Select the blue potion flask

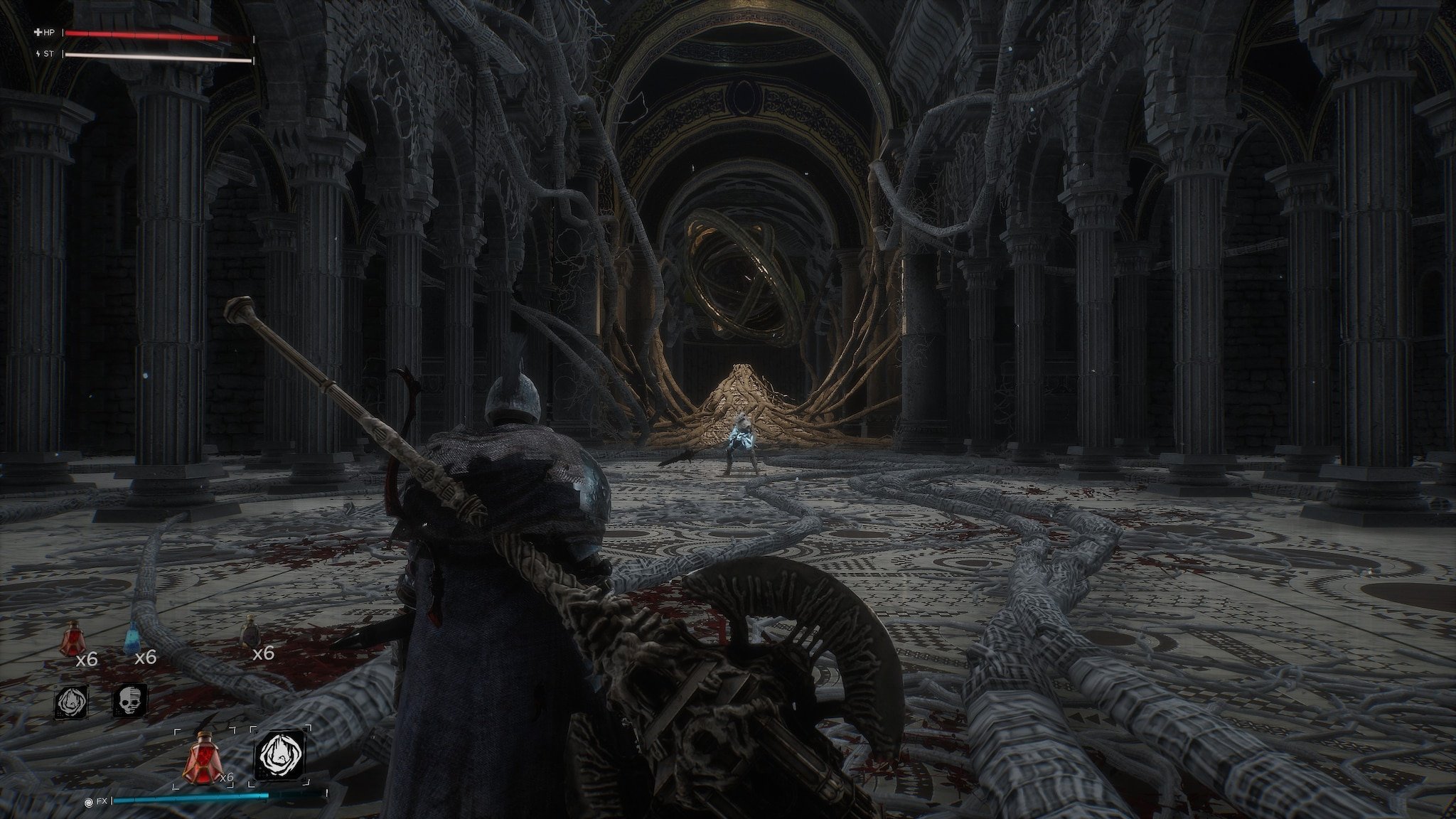tap(132, 633)
